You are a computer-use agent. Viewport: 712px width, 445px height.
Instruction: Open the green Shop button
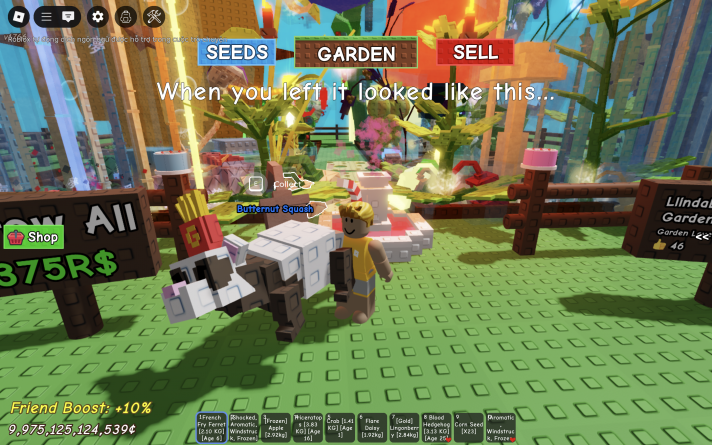pos(34,237)
